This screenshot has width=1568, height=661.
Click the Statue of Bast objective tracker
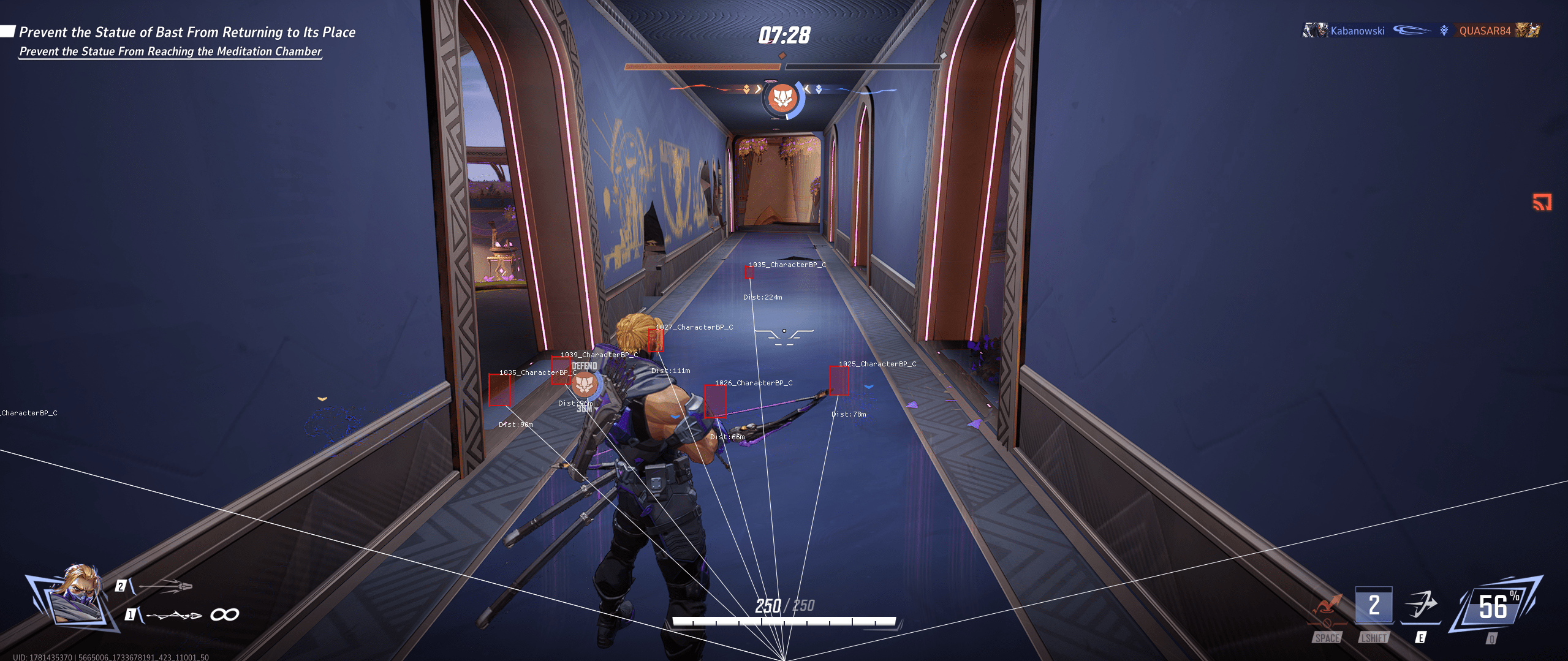(x=187, y=32)
